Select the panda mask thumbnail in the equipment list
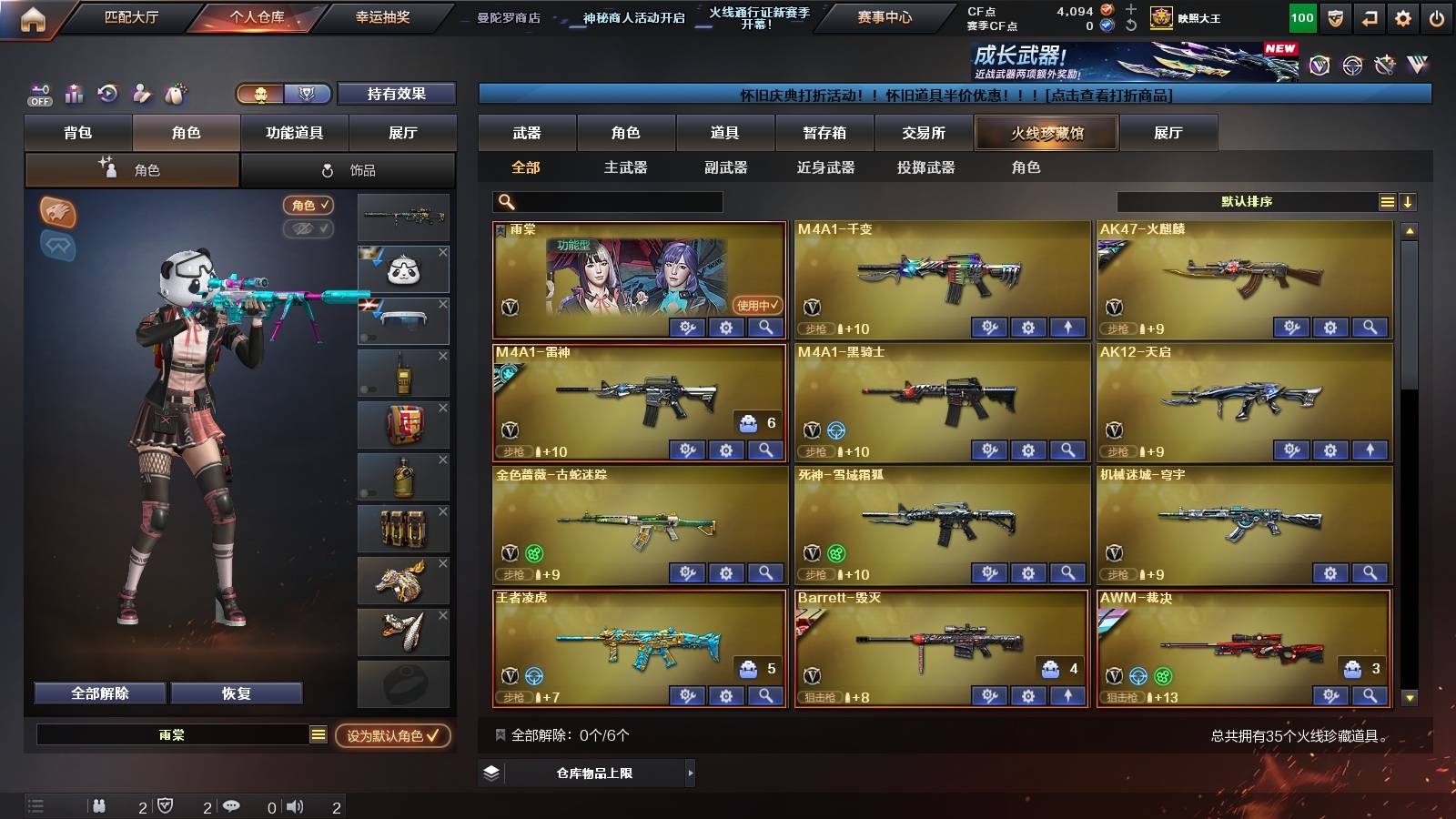 point(403,268)
